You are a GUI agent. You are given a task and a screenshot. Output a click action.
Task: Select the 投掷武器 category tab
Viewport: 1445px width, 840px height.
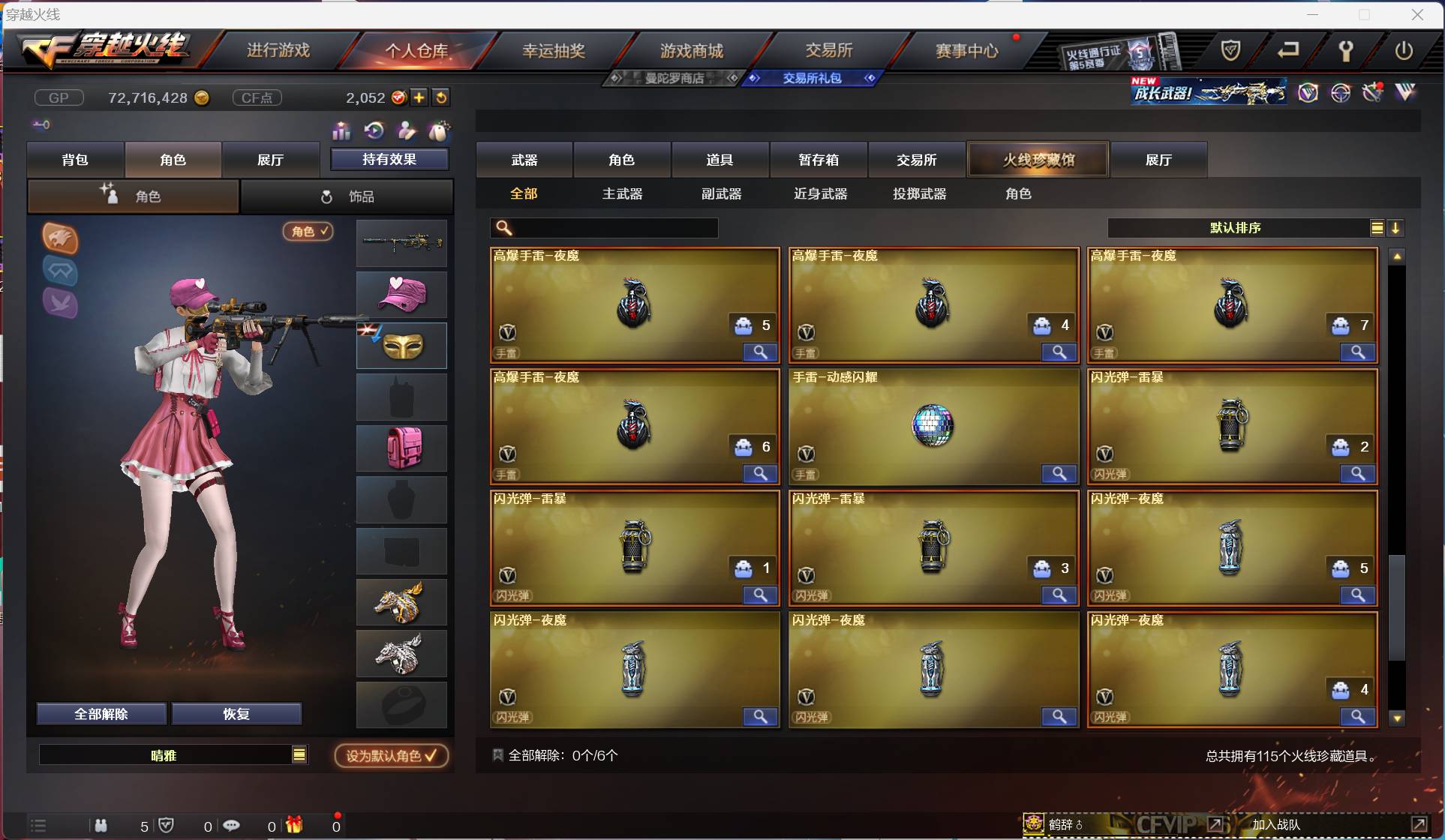918,193
